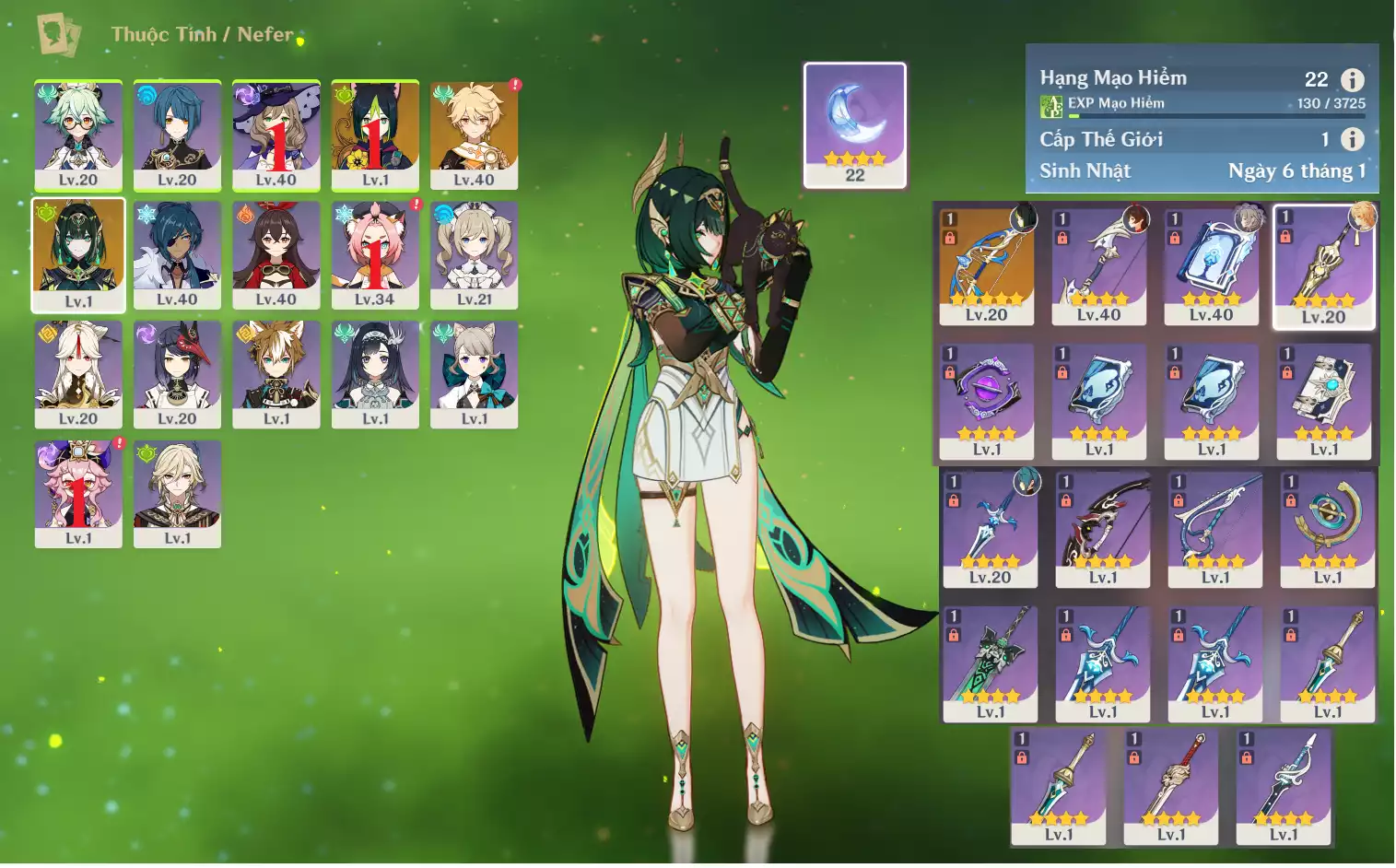Select Amber's character portrait
This screenshot has height=868, width=1396.
click(x=276, y=255)
